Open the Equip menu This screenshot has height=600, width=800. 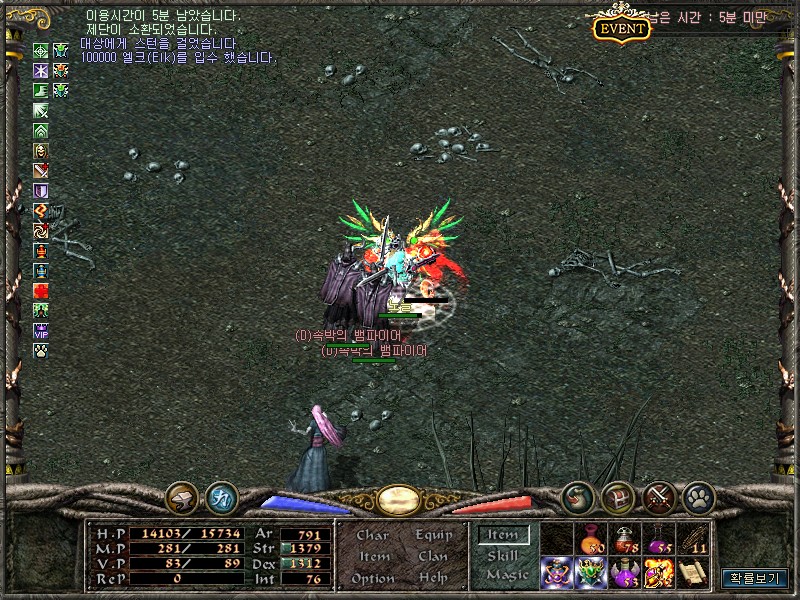click(433, 535)
